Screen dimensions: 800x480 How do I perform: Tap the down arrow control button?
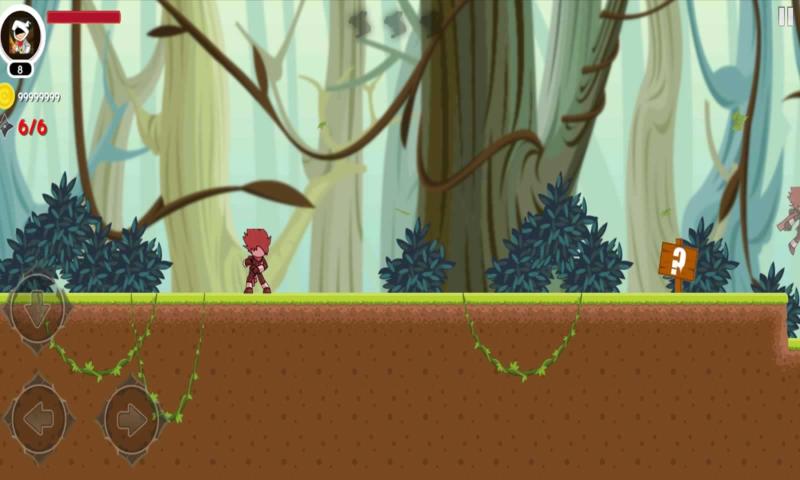point(38,310)
